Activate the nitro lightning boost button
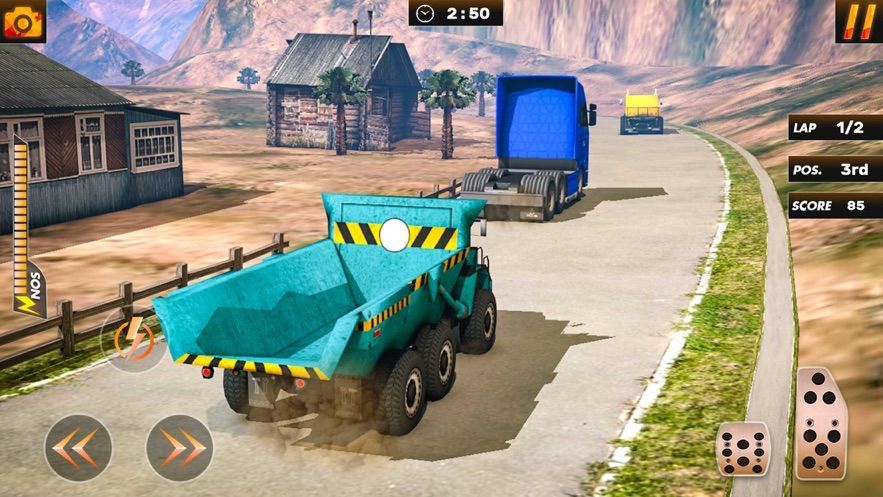 click(133, 338)
